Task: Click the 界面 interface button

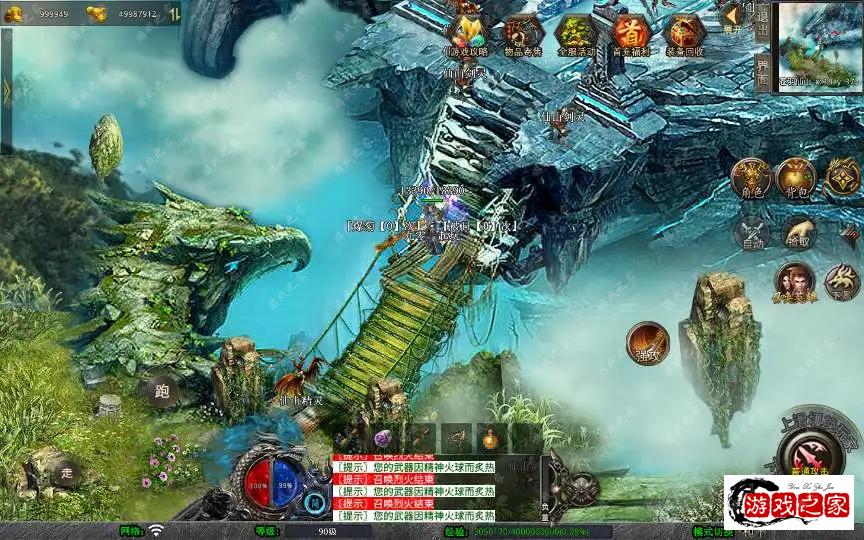Action: (x=762, y=72)
